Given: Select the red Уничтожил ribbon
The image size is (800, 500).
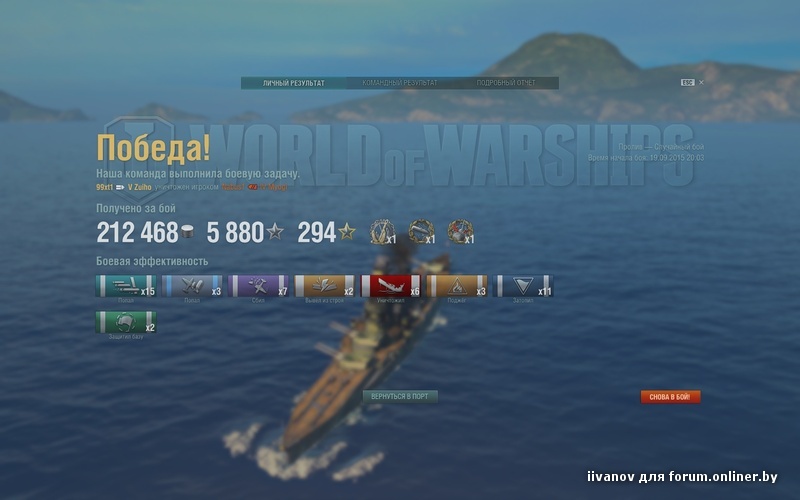Looking at the screenshot, I should point(392,287).
